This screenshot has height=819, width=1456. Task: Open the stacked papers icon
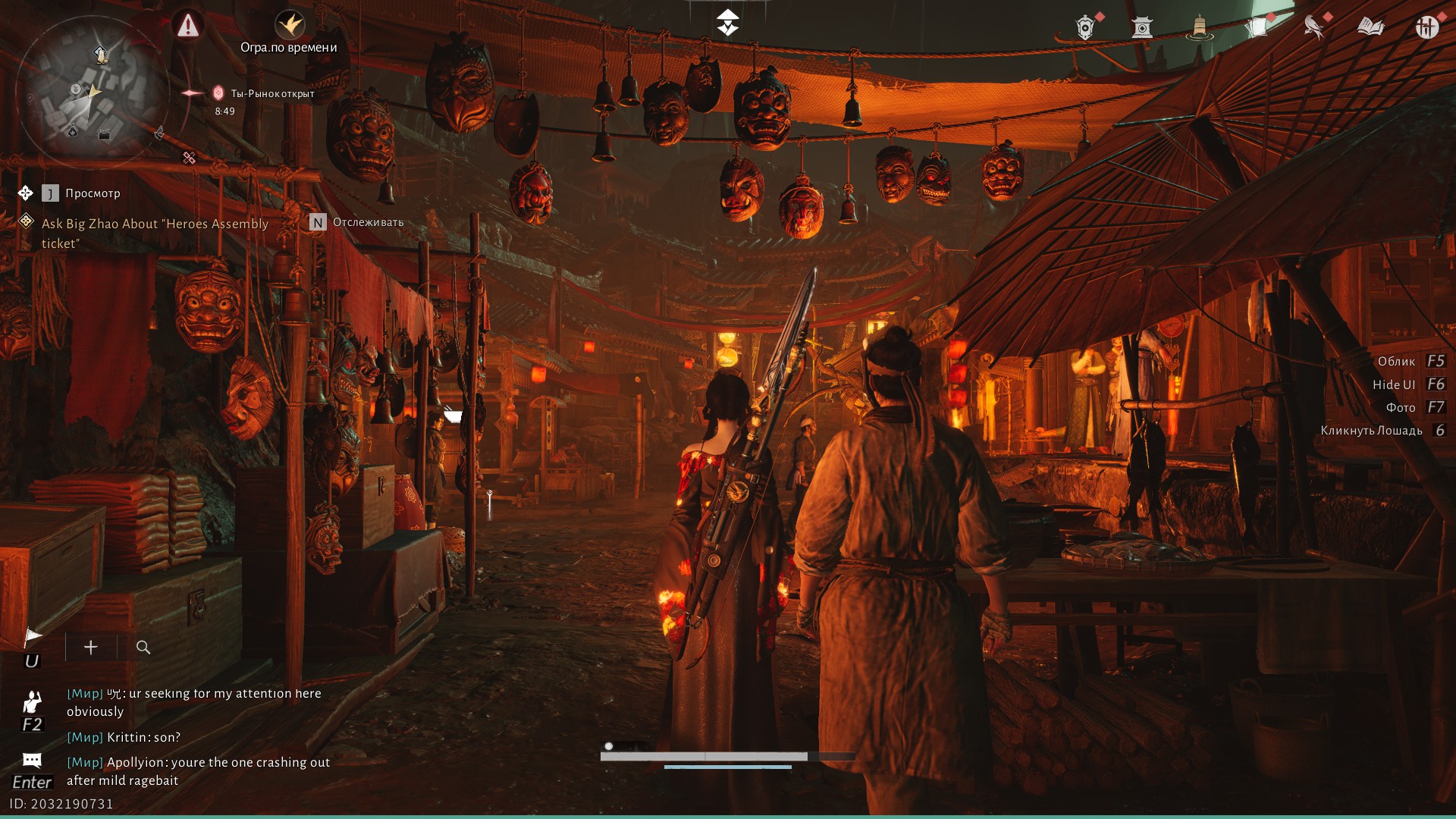(x=1257, y=28)
